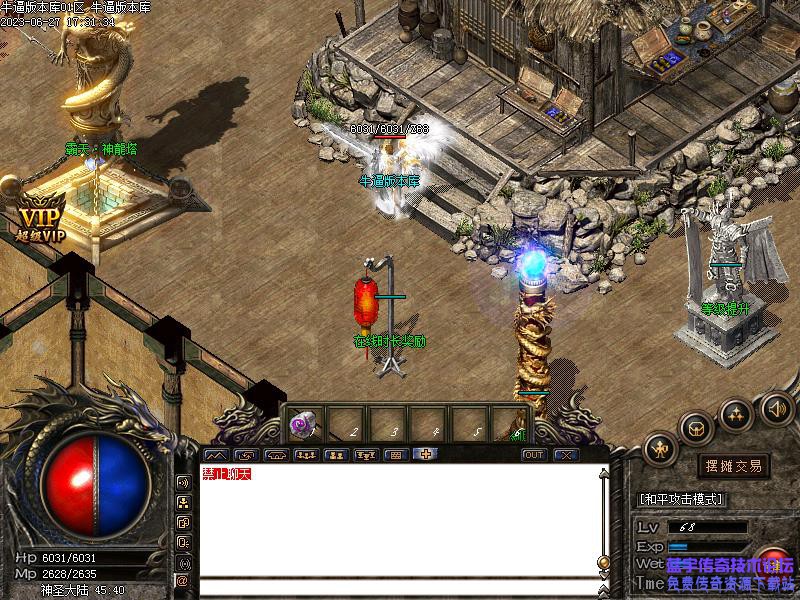
Task: Close the game with the X button
Action: 566,455
